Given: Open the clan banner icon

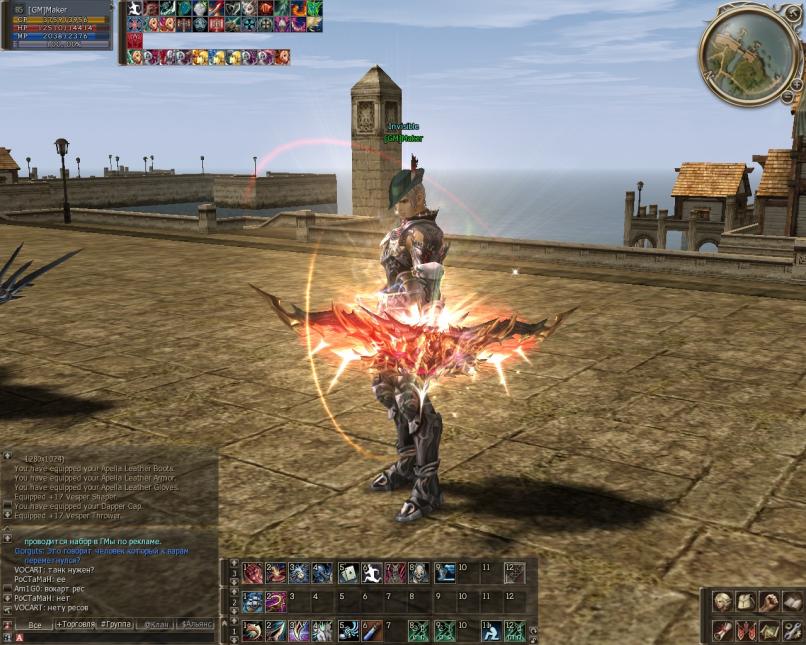Looking at the screenshot, I should pyautogui.click(x=745, y=630).
